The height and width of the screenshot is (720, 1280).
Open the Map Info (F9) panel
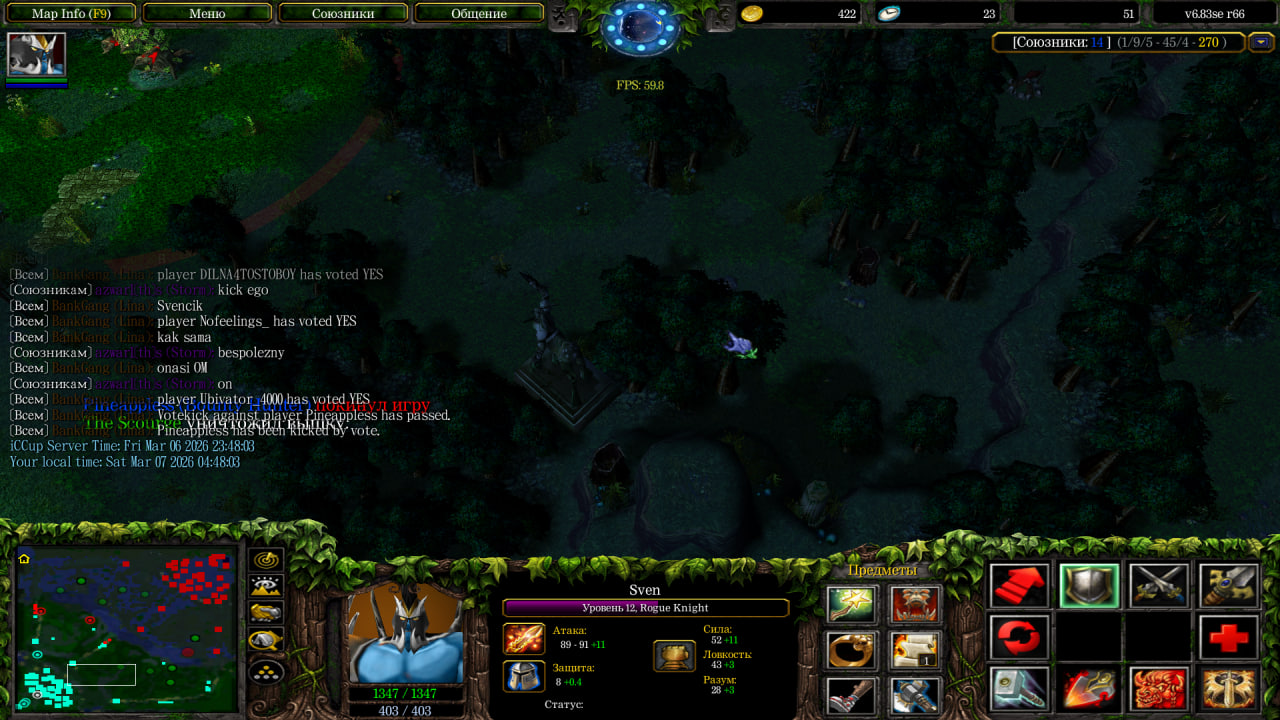[71, 14]
